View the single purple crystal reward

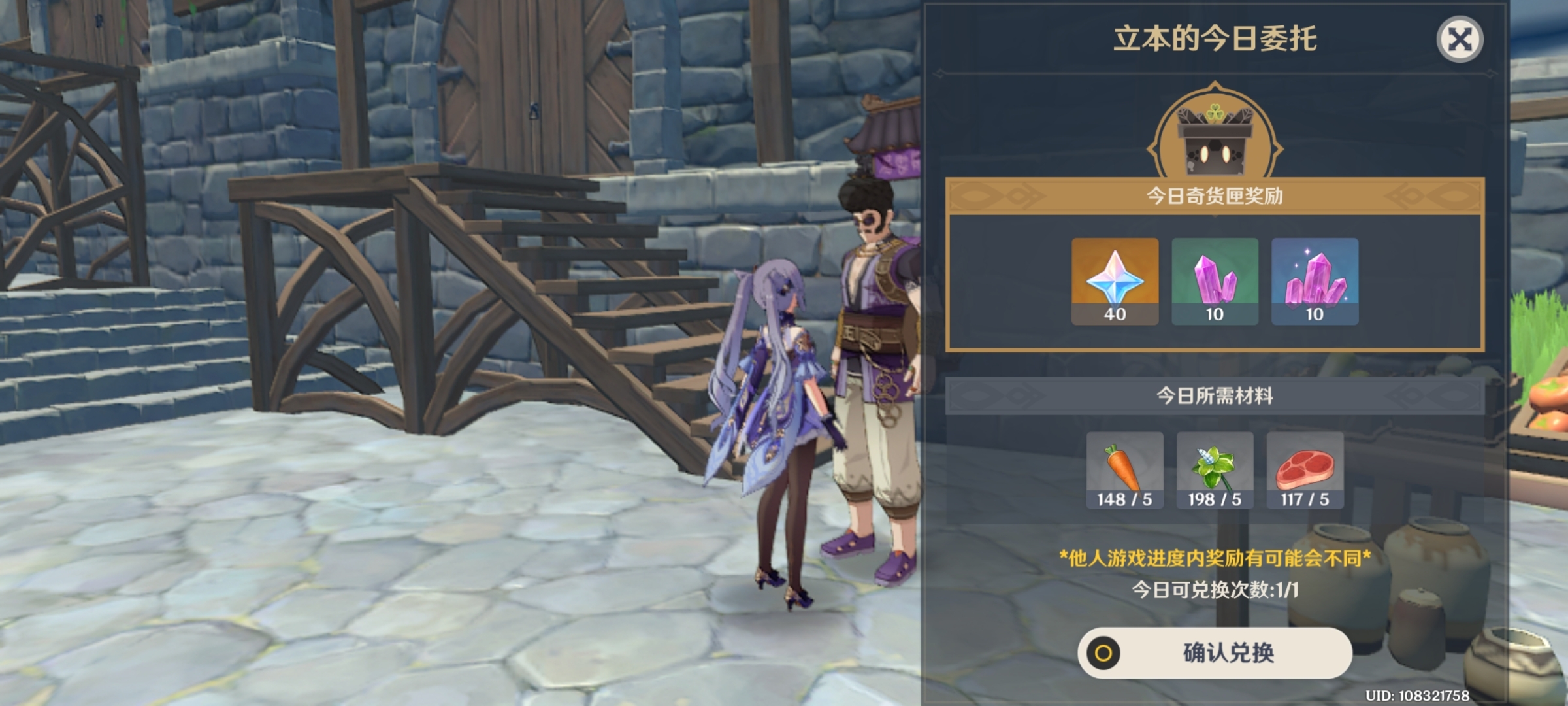coord(1215,281)
